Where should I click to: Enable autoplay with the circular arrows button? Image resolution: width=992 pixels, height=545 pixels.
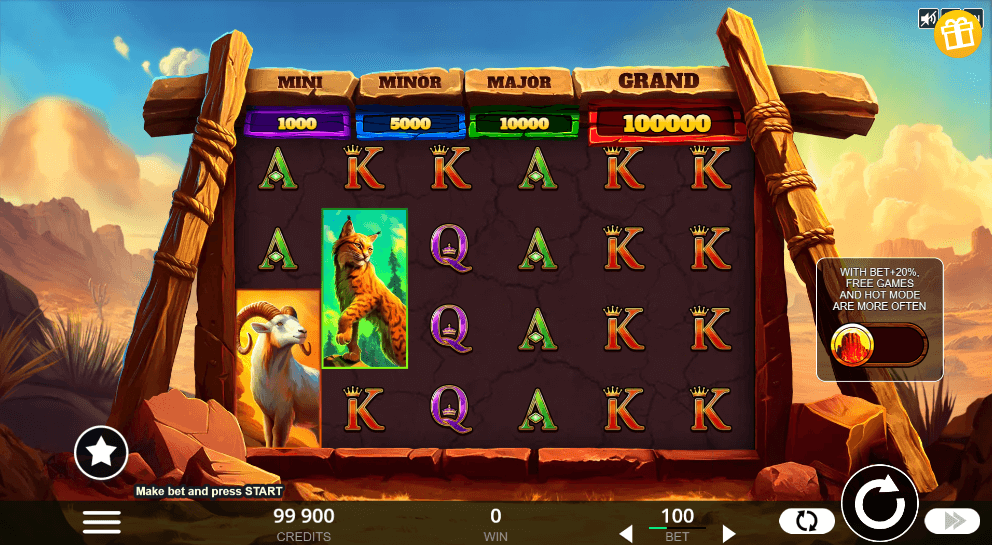[806, 521]
